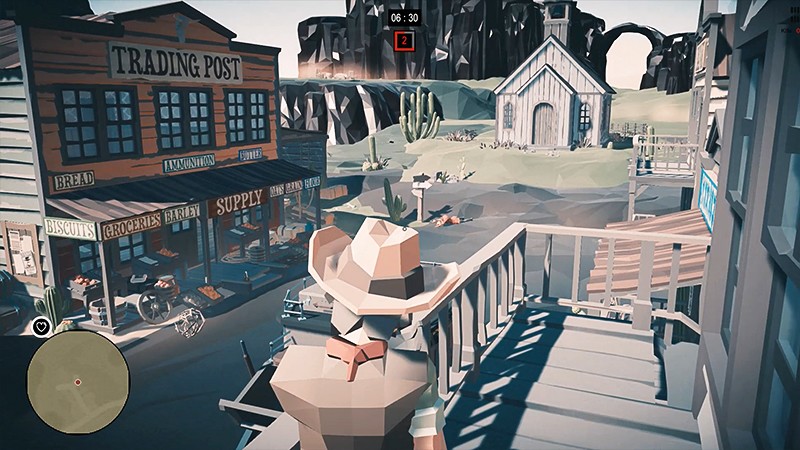Screen dimensions: 800x450
Task: Click the circular minimap
Action: (x=77, y=382)
